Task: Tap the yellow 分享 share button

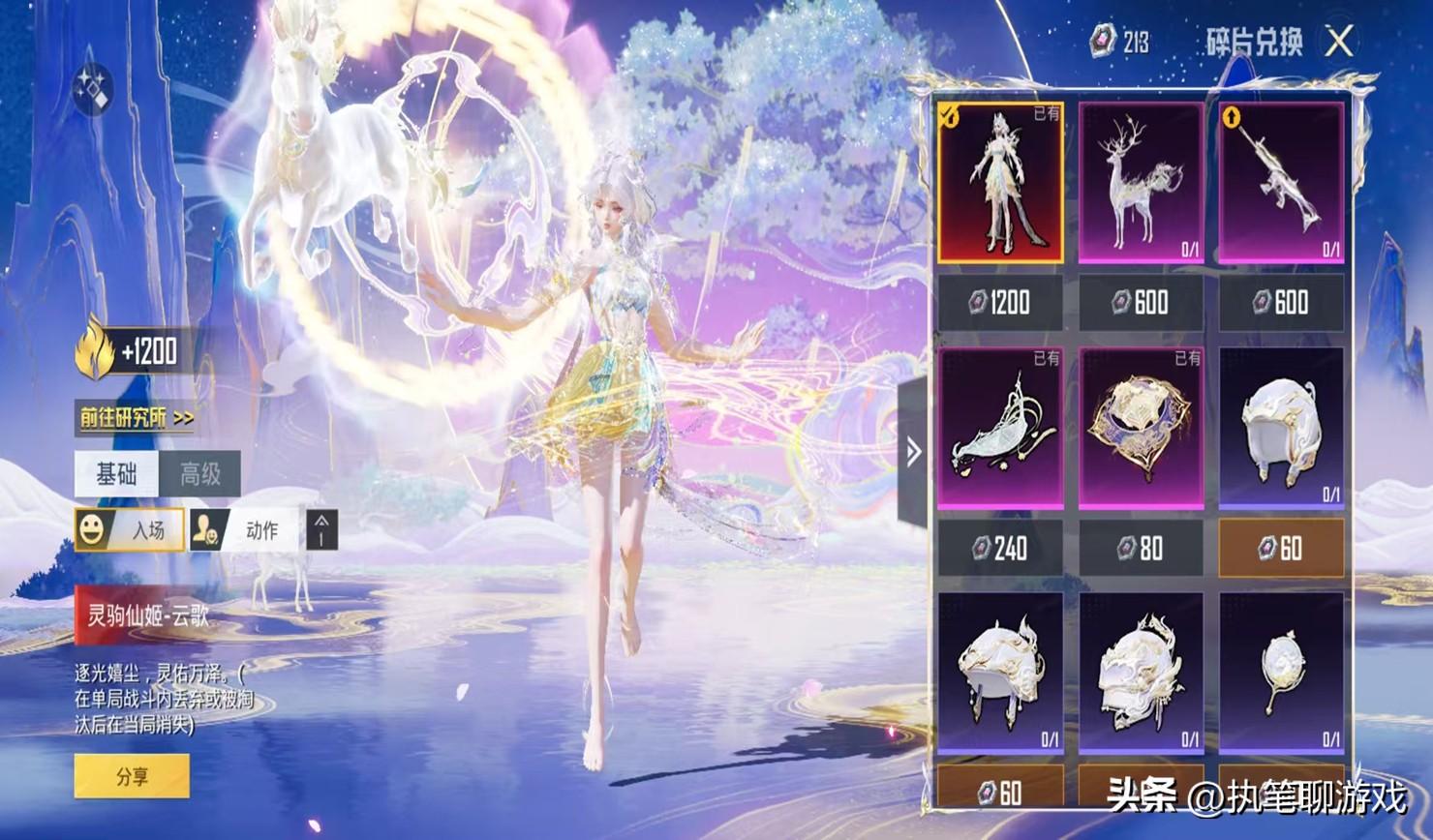Action: [132, 776]
